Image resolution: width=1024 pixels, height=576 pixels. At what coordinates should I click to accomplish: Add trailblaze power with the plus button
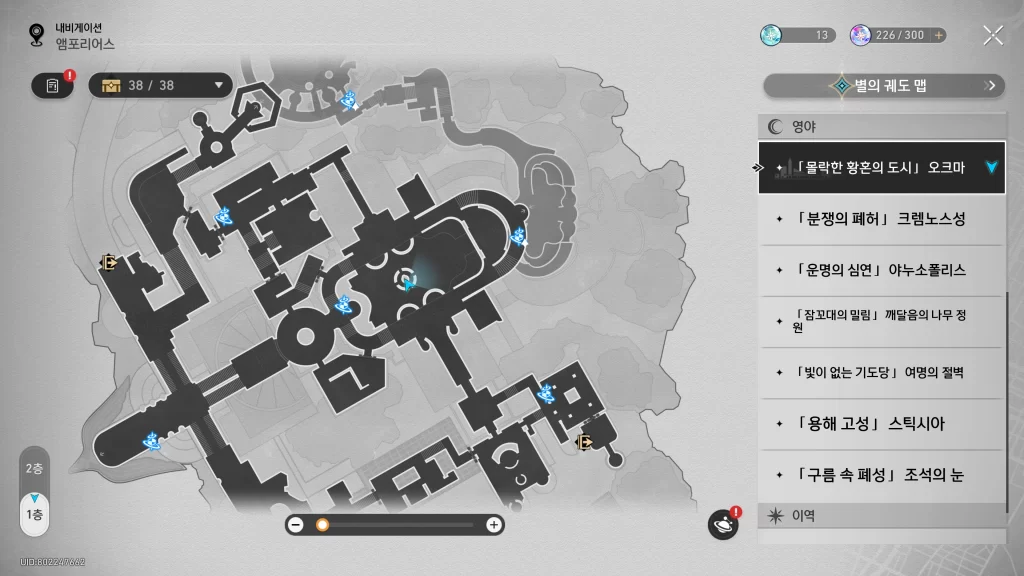(938, 35)
